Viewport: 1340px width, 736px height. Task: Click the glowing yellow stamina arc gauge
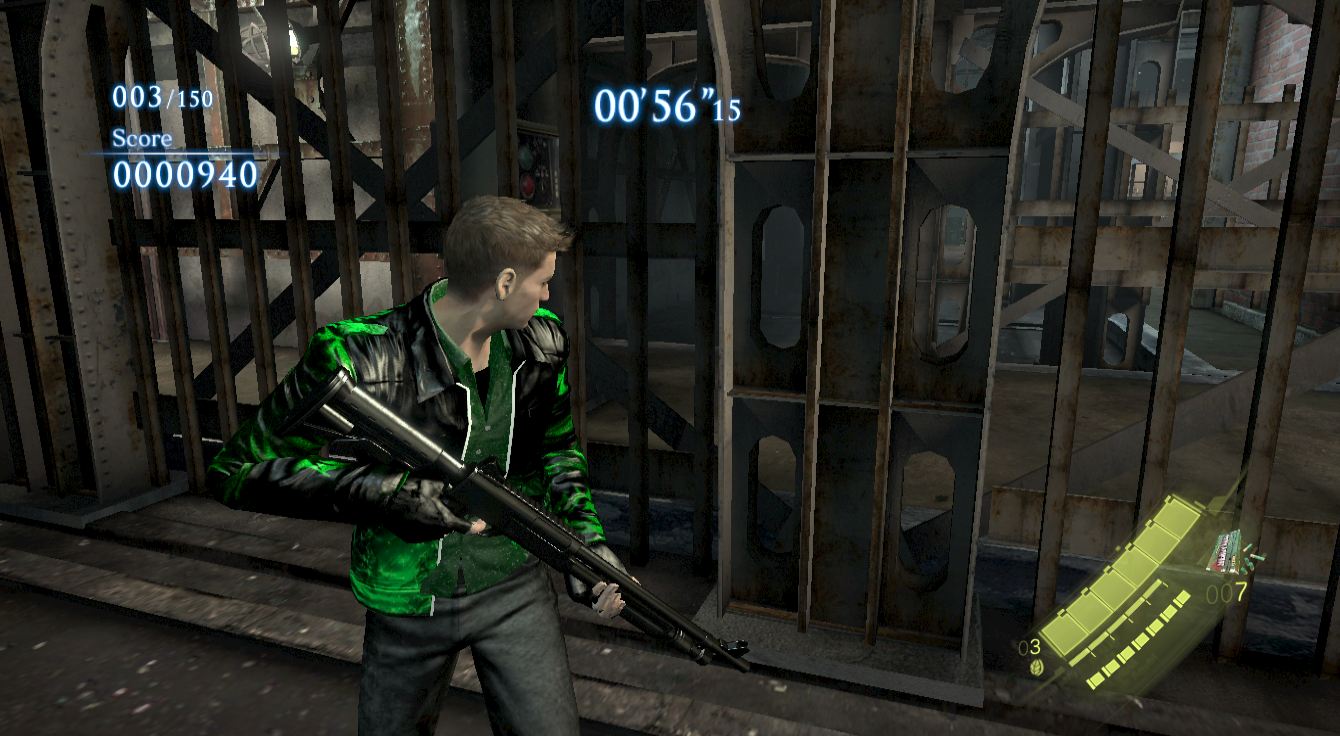(x=1120, y=570)
